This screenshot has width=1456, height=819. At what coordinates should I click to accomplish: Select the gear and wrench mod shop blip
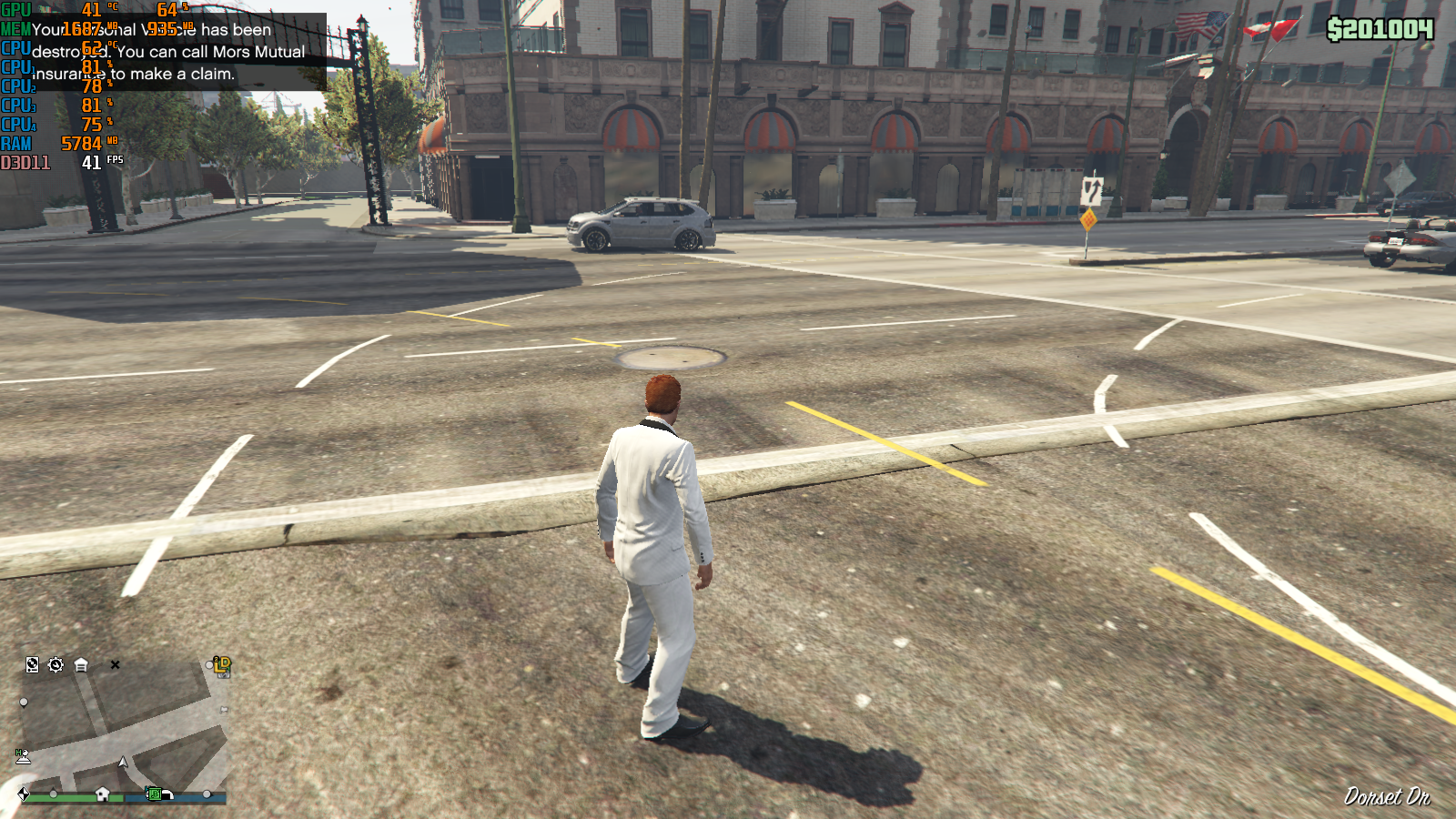pos(56,665)
